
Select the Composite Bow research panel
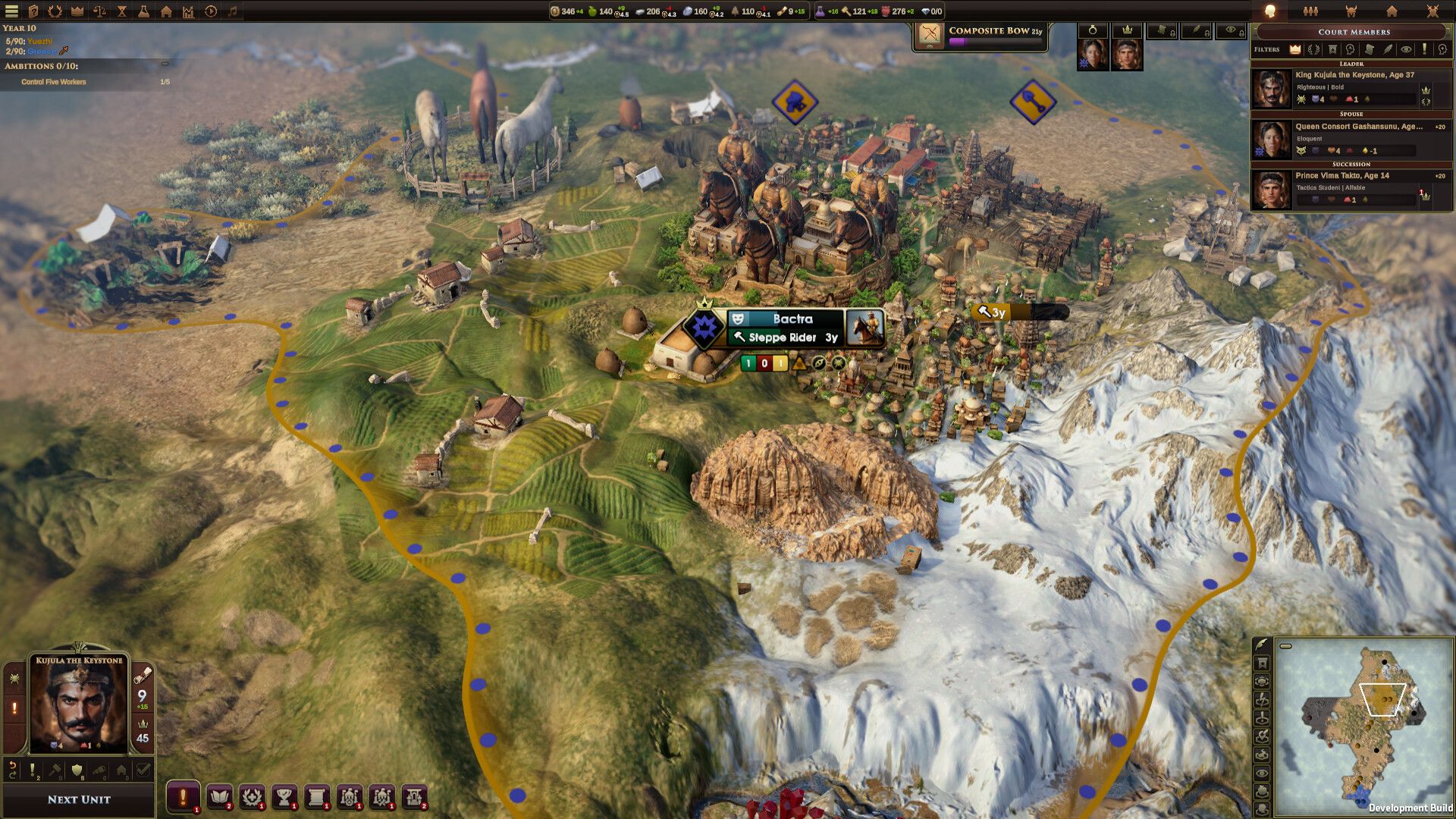click(980, 36)
